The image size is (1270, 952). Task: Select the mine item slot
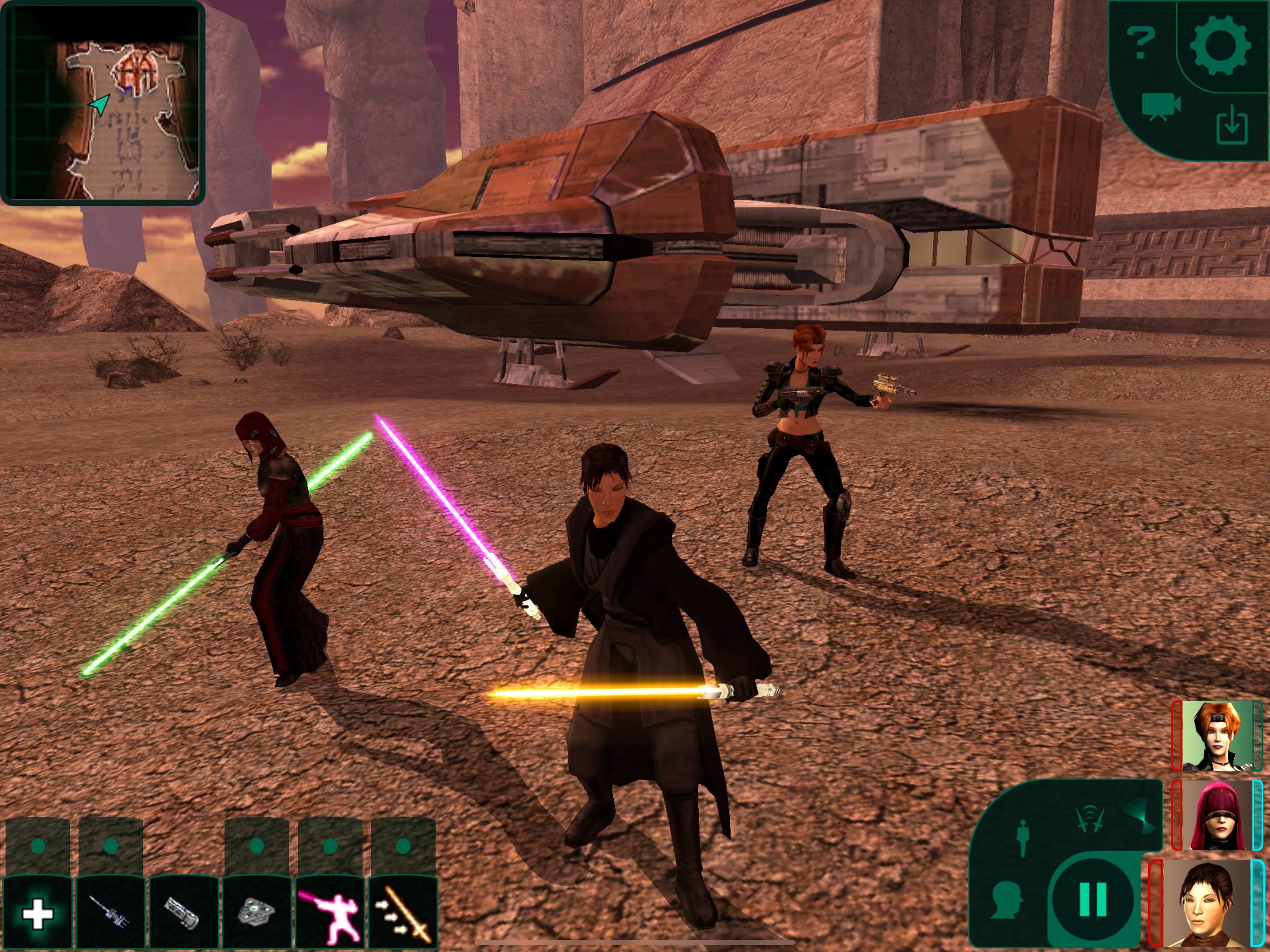[256, 913]
